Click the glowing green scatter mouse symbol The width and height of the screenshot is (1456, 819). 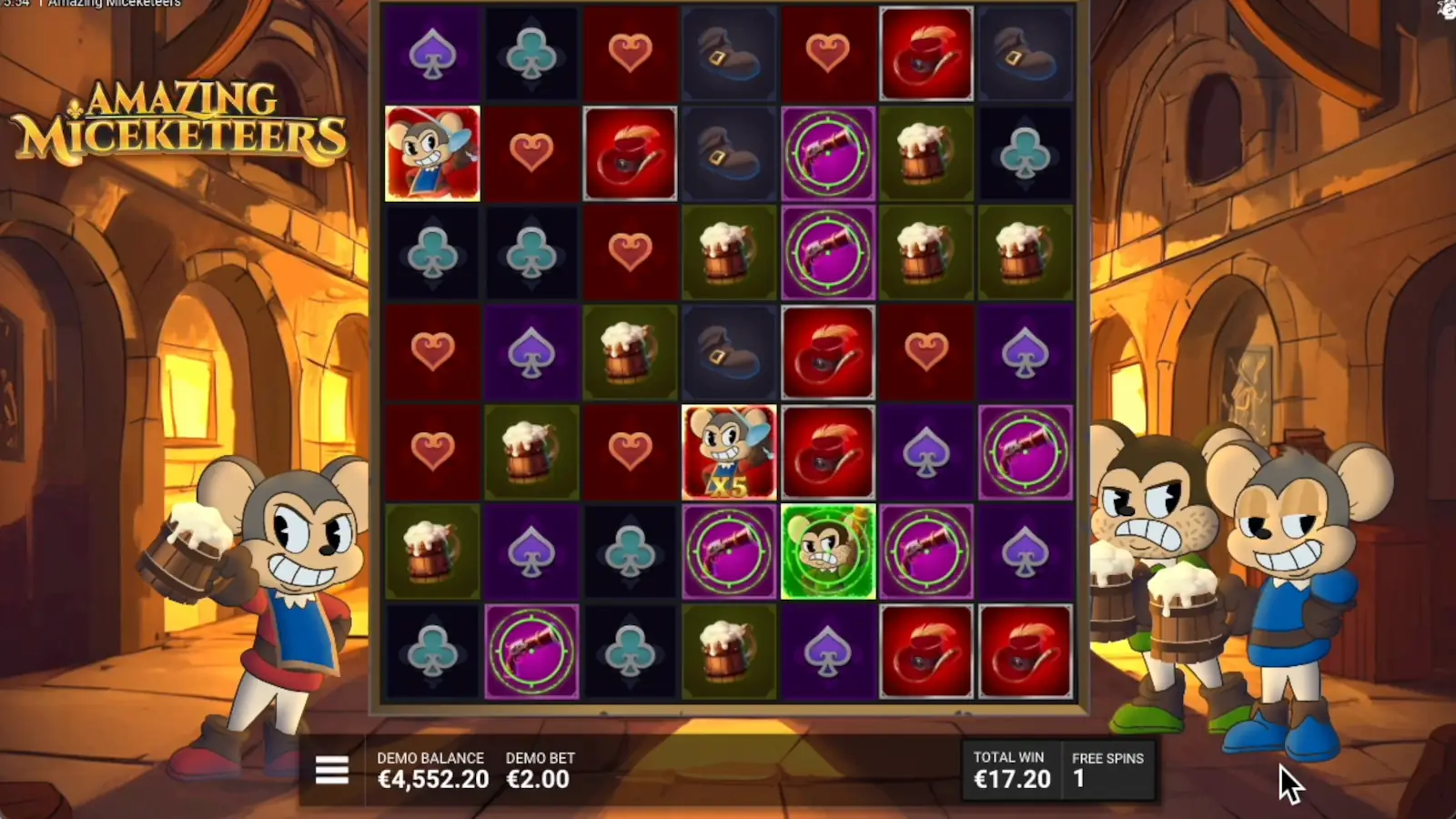tap(828, 552)
